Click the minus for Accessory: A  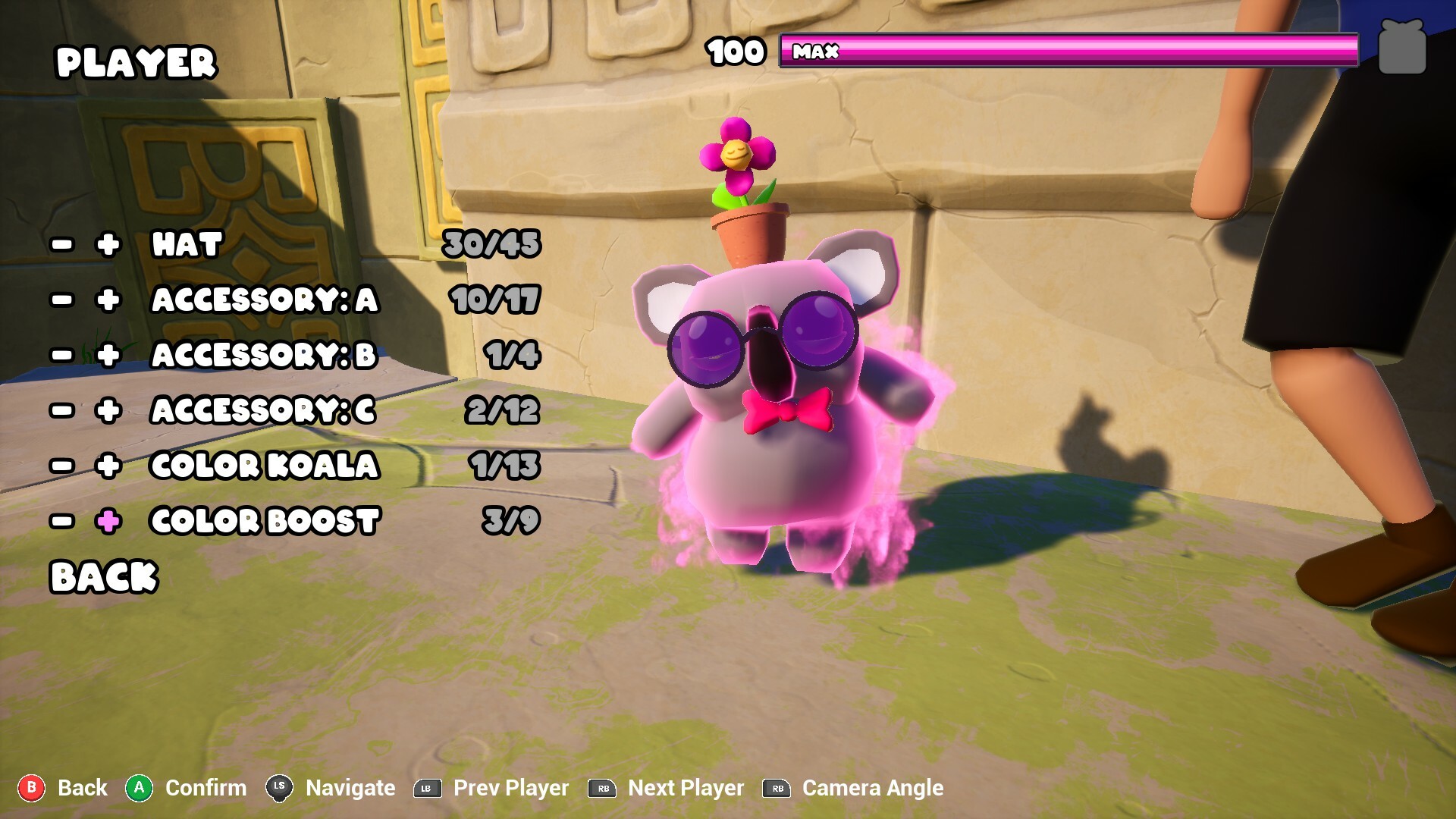pos(62,300)
